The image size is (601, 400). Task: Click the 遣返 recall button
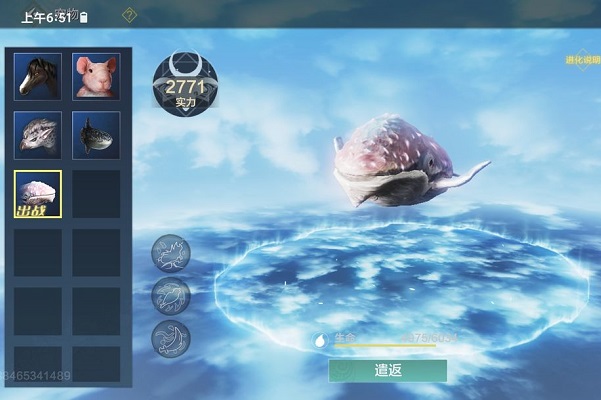click(388, 369)
